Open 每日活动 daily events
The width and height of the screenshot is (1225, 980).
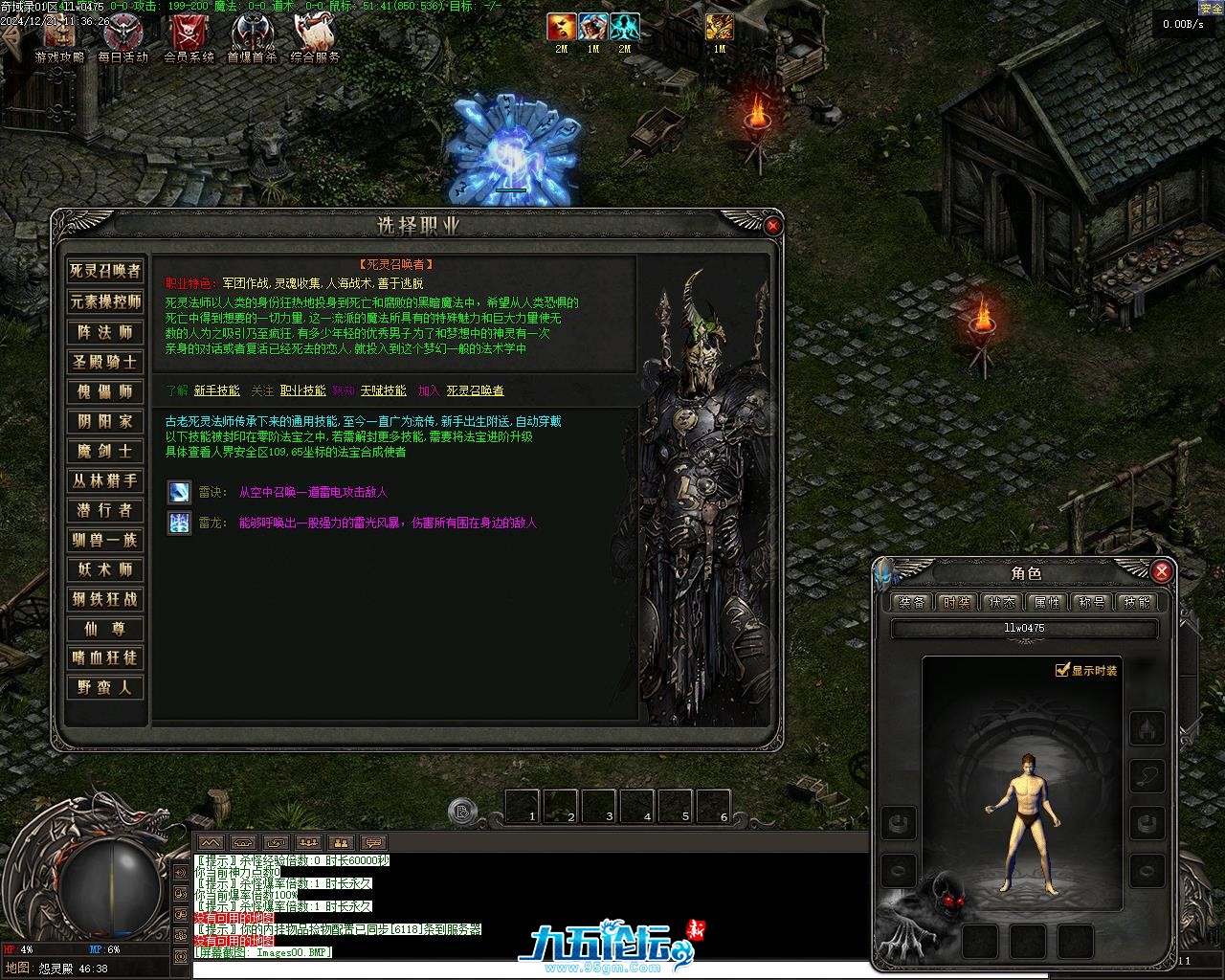[x=123, y=36]
